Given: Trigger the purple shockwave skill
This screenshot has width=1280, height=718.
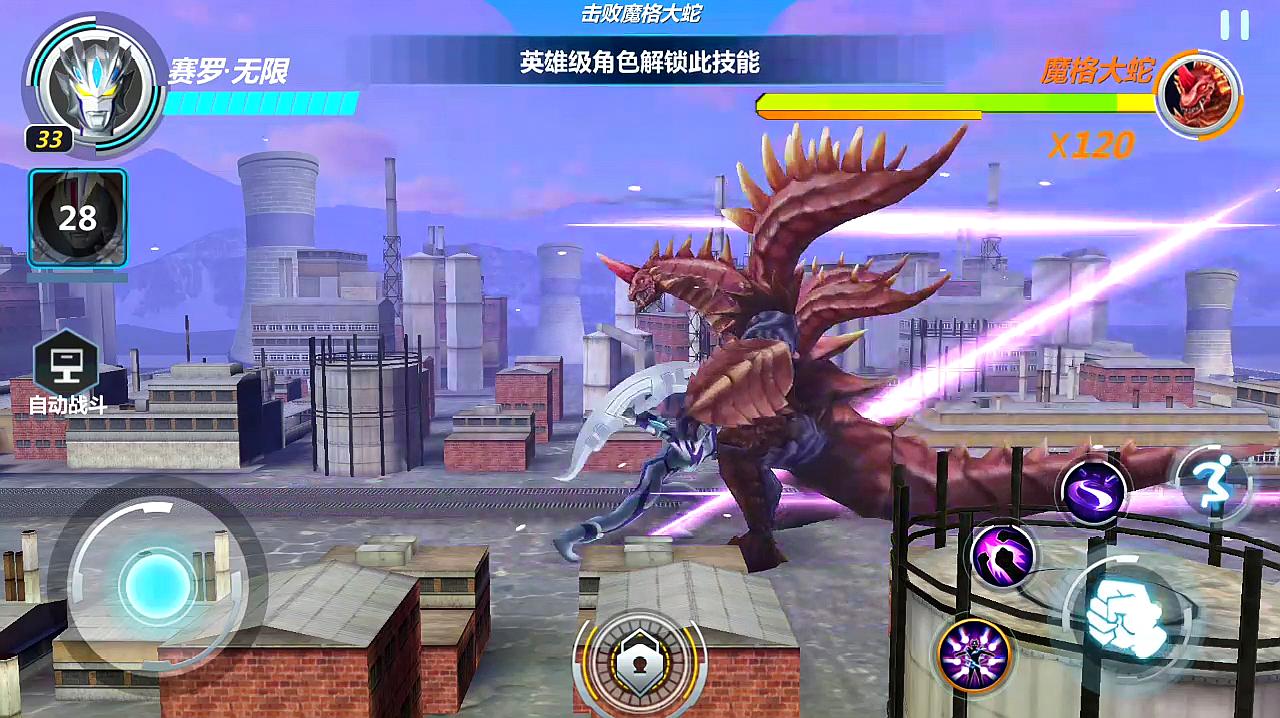Looking at the screenshot, I should (1003, 555).
